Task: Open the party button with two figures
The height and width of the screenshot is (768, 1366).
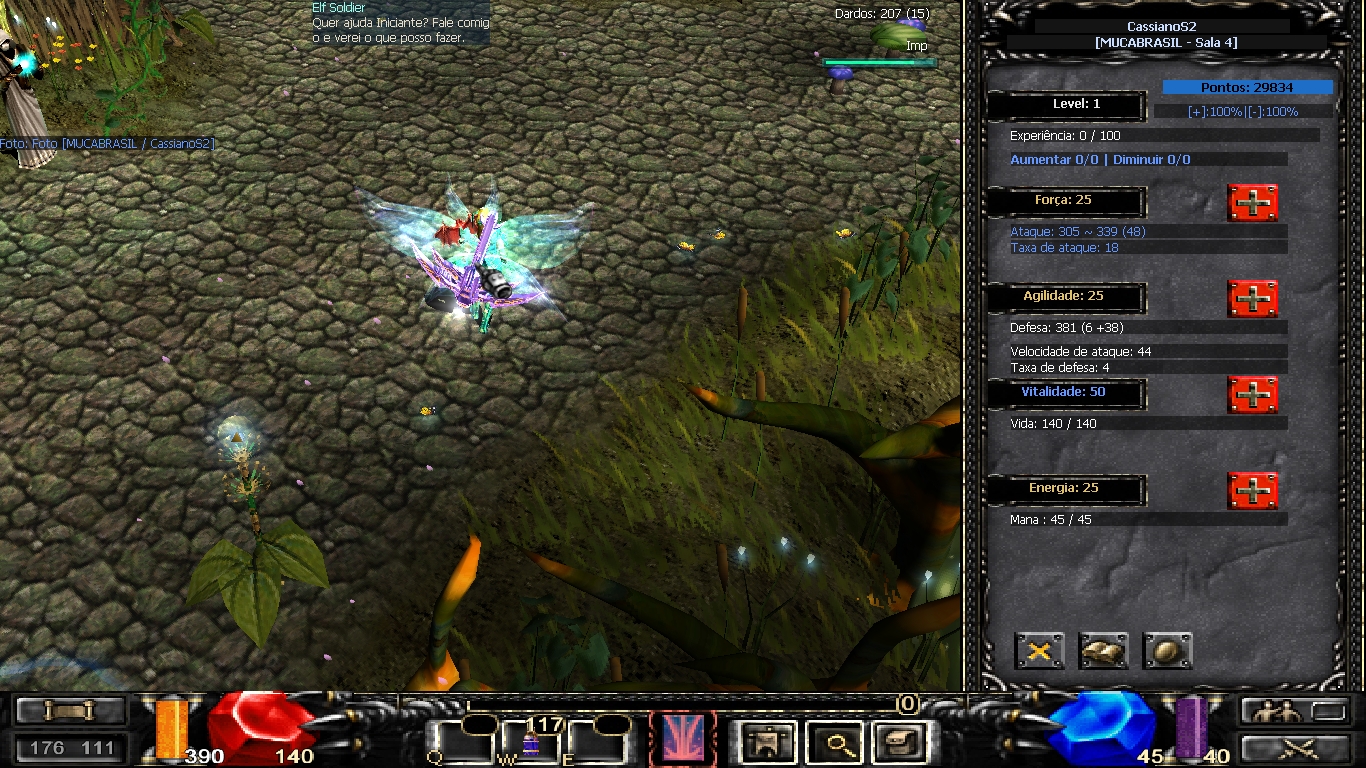Action: pyautogui.click(x=1294, y=711)
